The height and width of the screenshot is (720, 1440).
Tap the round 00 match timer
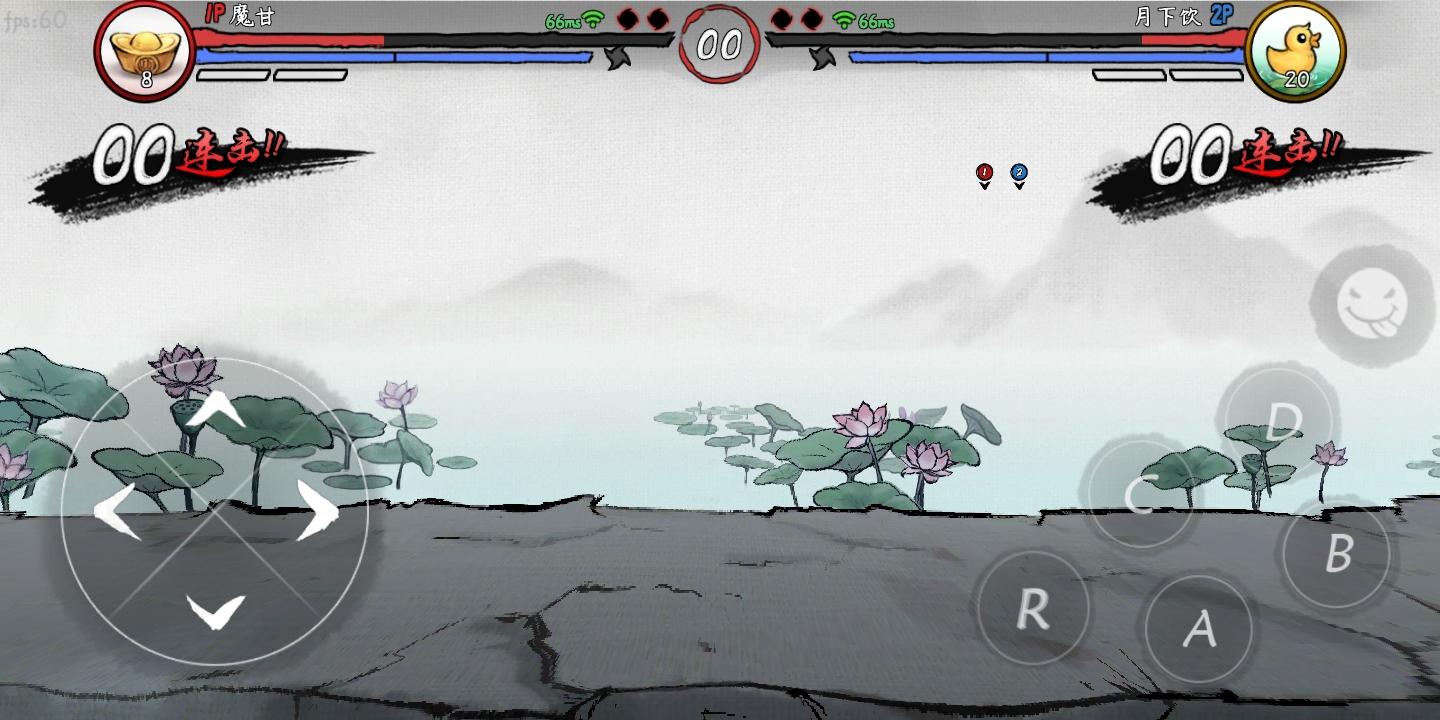click(x=718, y=43)
